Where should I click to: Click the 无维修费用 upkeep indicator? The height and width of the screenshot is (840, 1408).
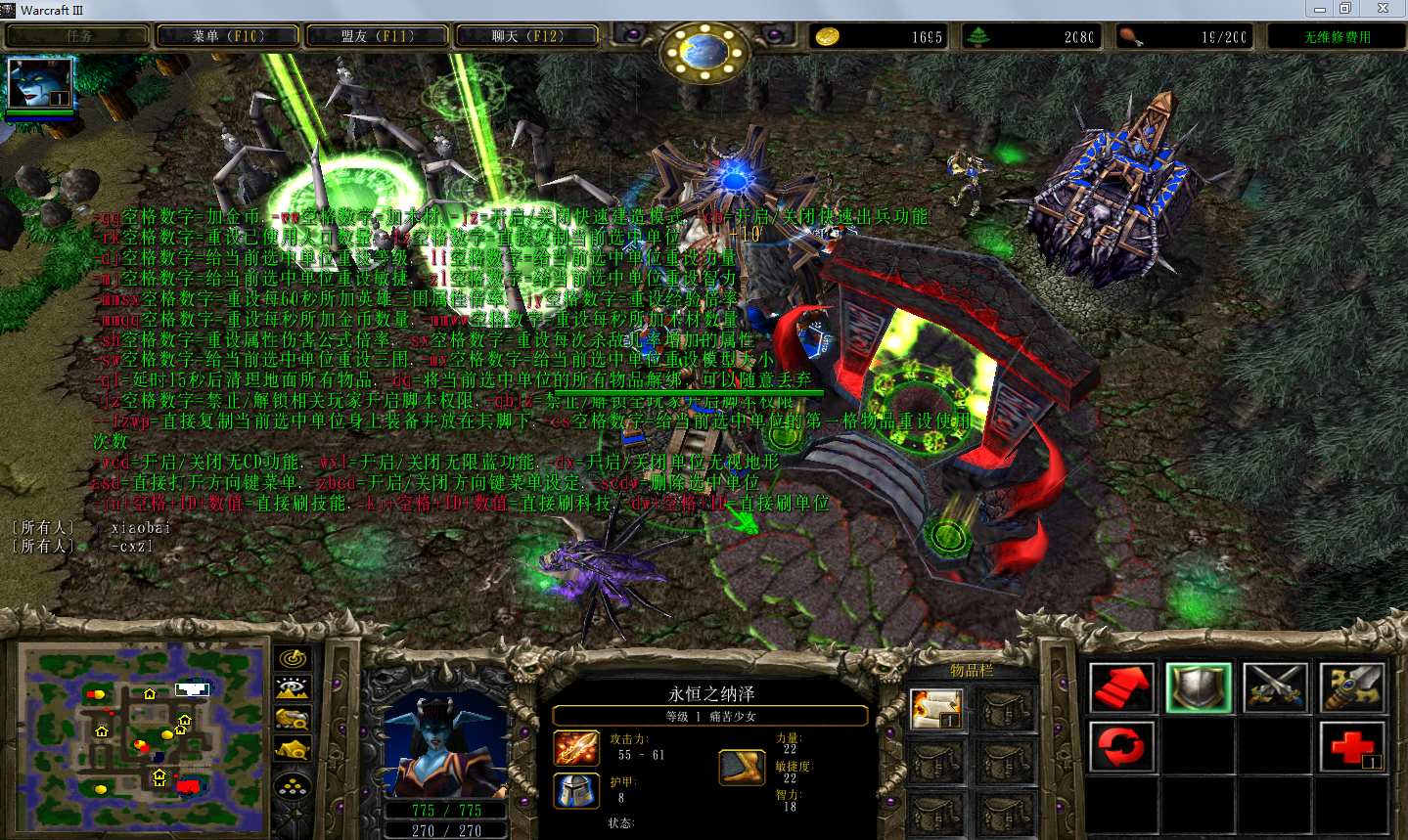click(x=1337, y=37)
